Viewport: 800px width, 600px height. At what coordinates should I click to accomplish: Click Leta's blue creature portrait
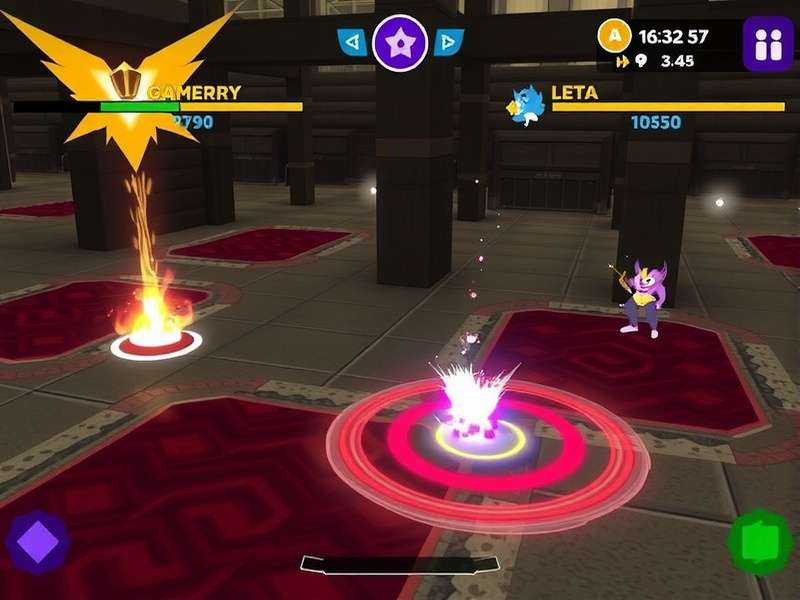click(x=526, y=105)
